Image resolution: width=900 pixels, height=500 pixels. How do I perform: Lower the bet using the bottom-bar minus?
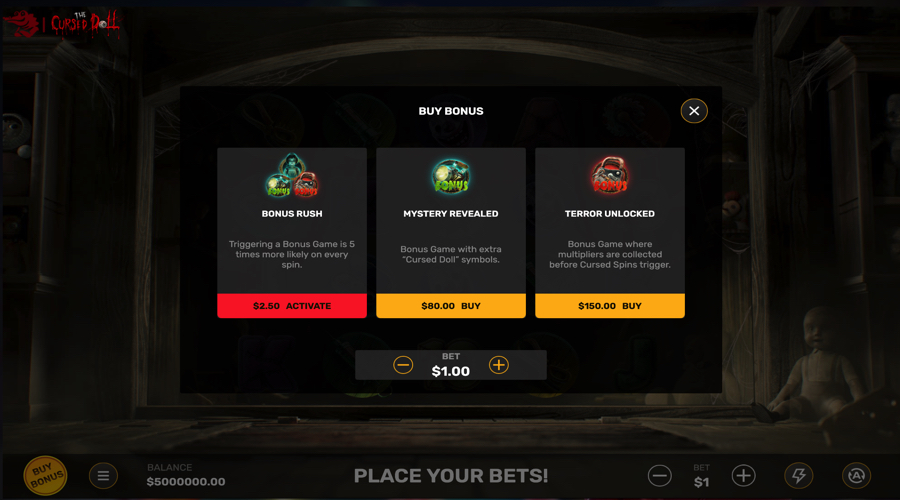point(659,476)
